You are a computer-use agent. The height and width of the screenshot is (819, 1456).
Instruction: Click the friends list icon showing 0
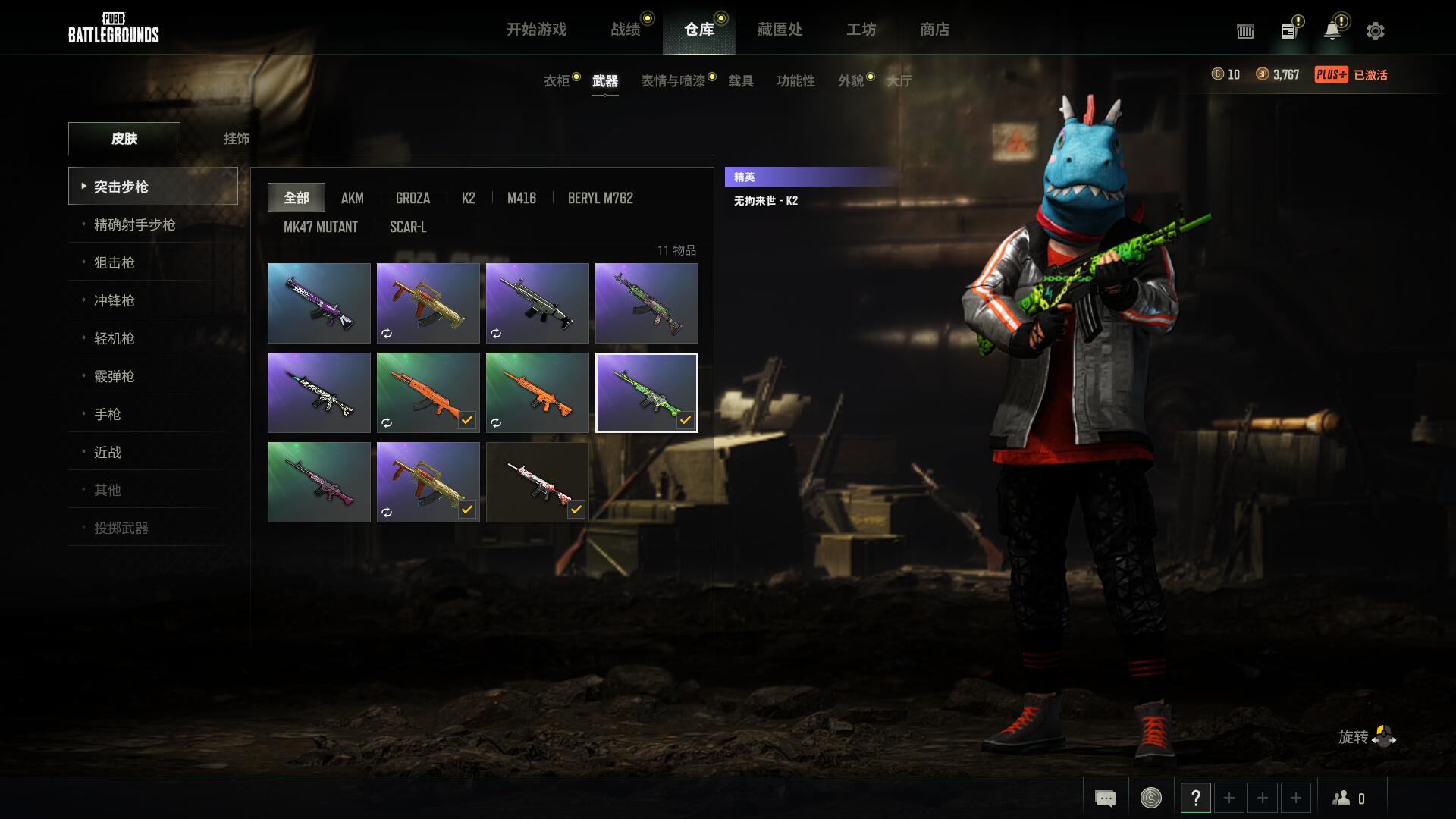[1342, 798]
